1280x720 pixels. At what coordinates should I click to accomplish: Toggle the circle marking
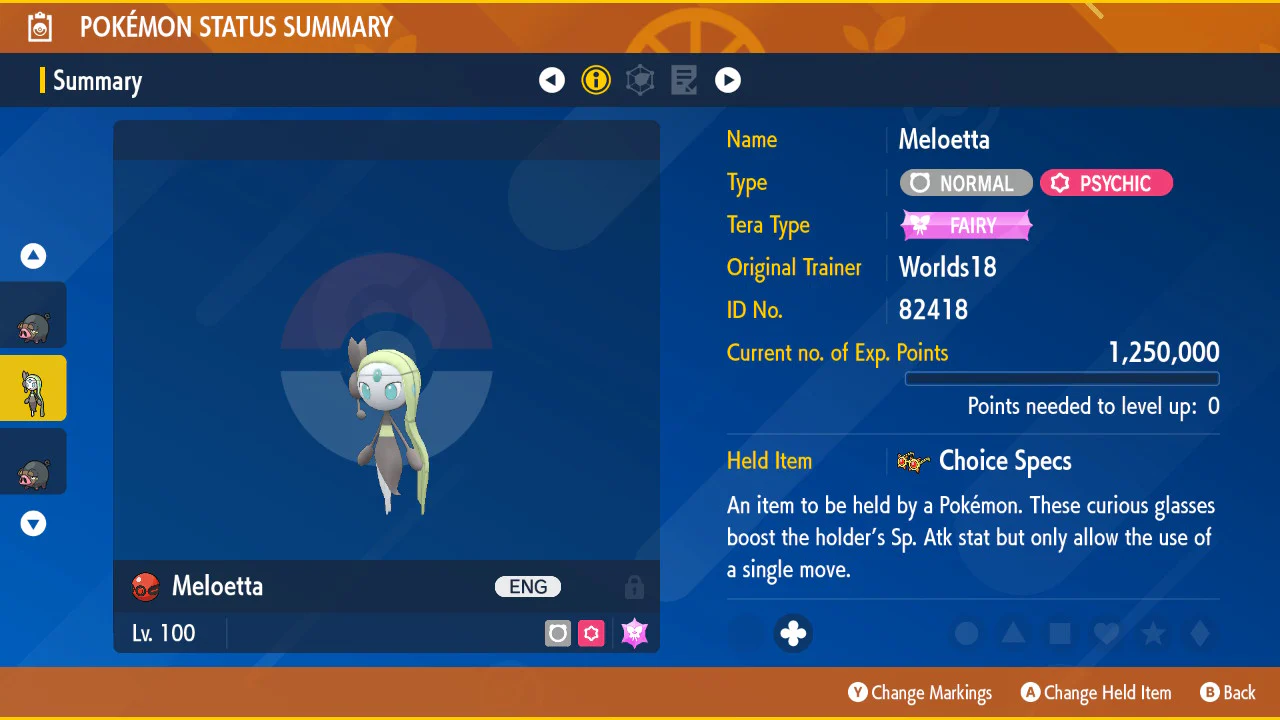click(x=966, y=633)
